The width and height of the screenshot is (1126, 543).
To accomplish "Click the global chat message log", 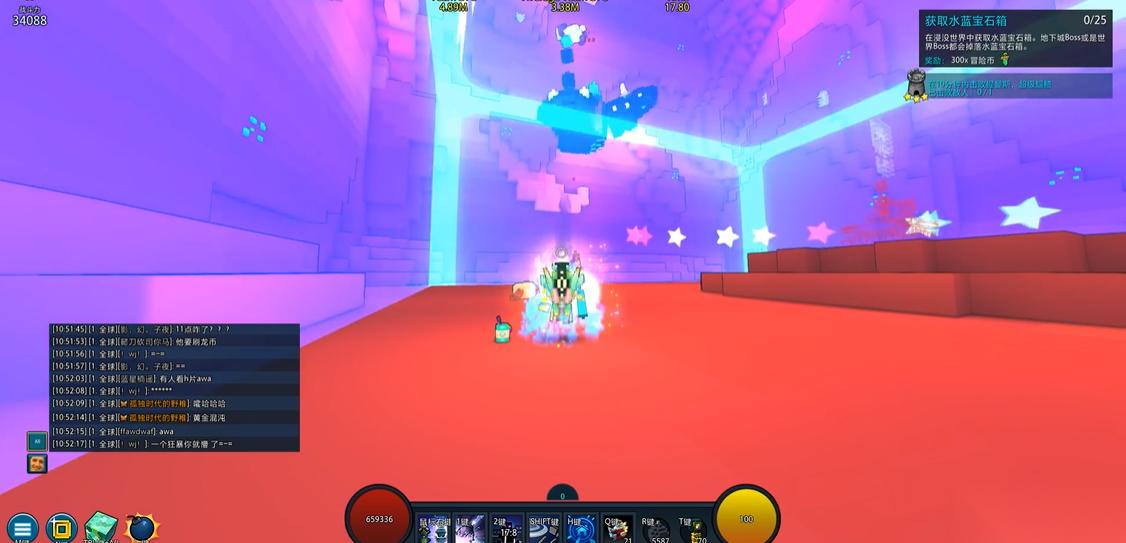I will (x=175, y=387).
